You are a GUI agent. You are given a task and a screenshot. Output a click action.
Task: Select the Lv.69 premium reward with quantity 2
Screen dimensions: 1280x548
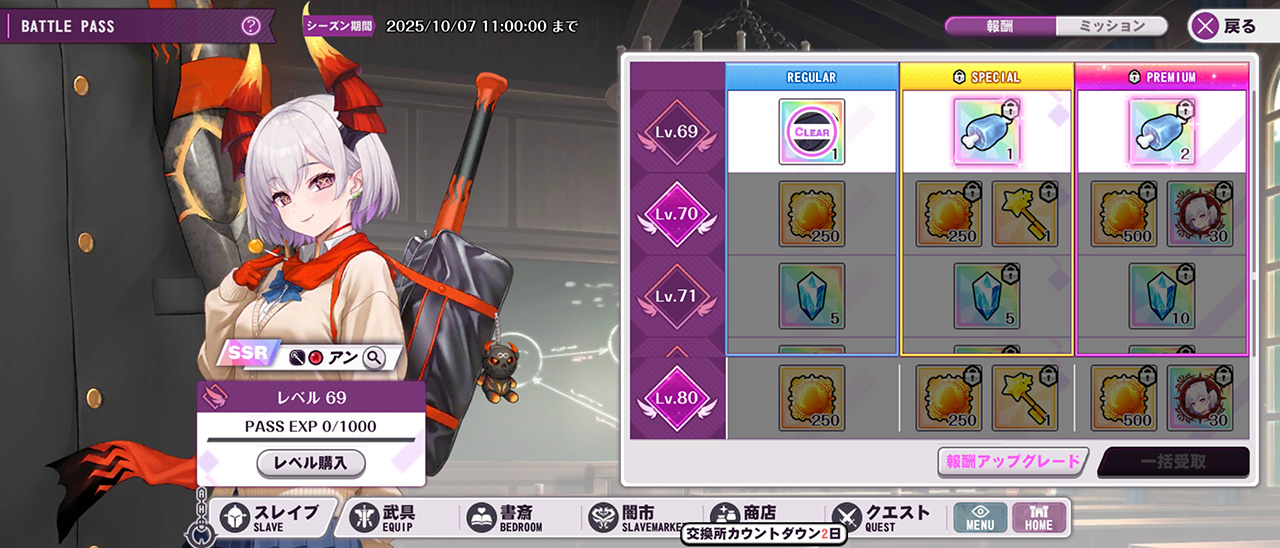coord(1162,132)
